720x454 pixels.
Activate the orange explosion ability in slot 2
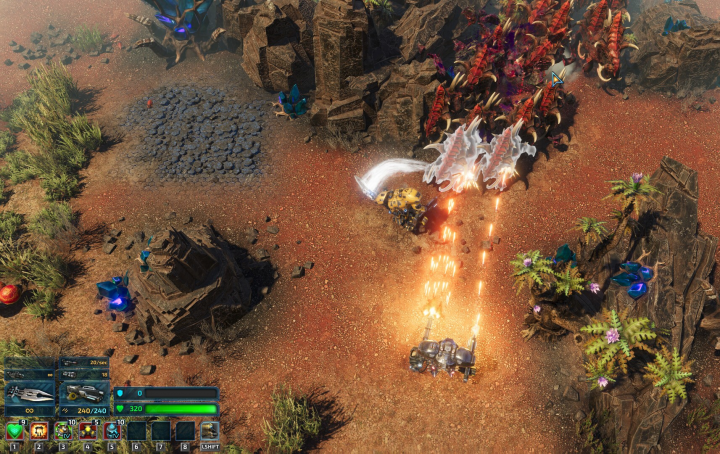click(38, 431)
